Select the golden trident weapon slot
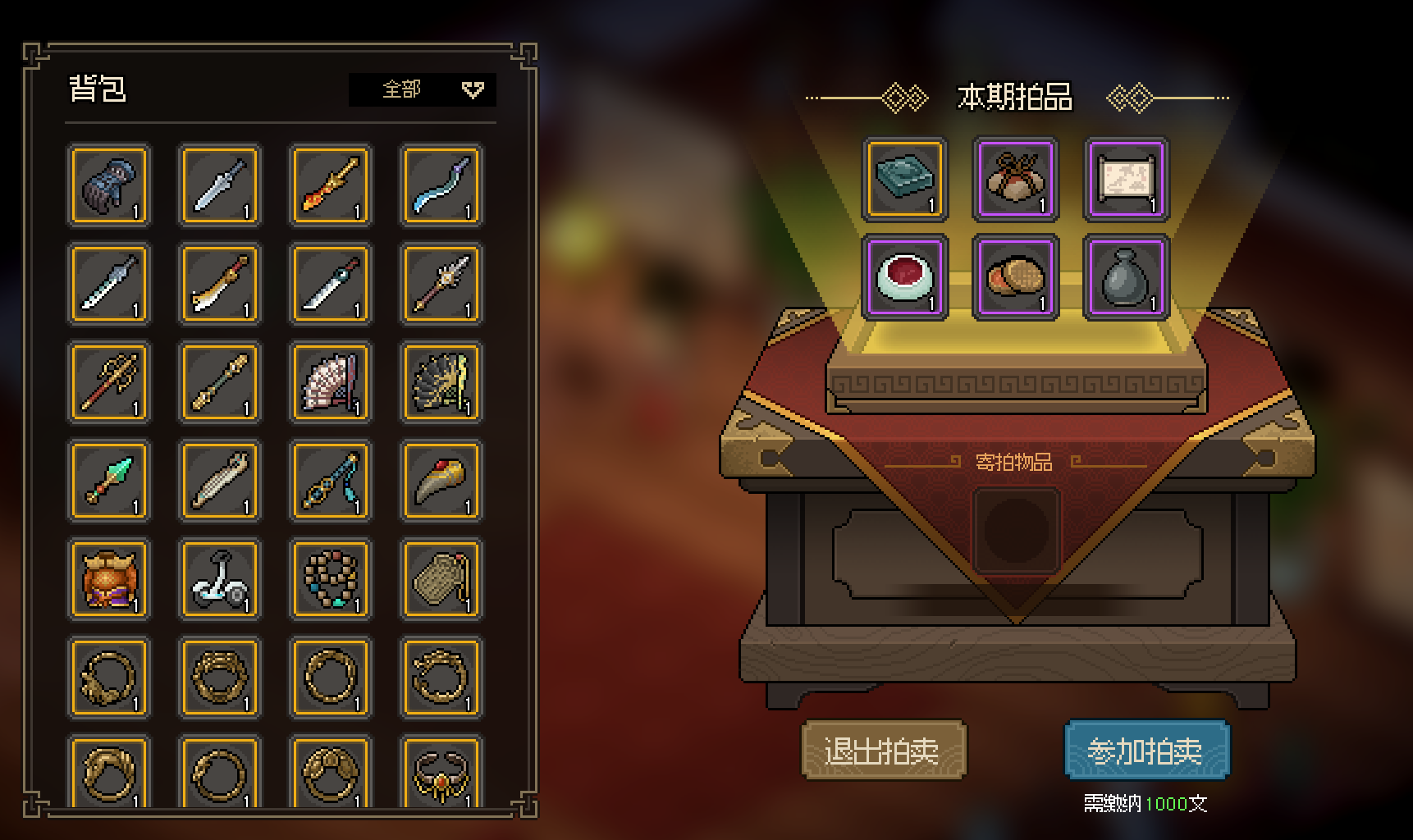Screen dimensions: 1413x840 pyautogui.click(x=109, y=382)
